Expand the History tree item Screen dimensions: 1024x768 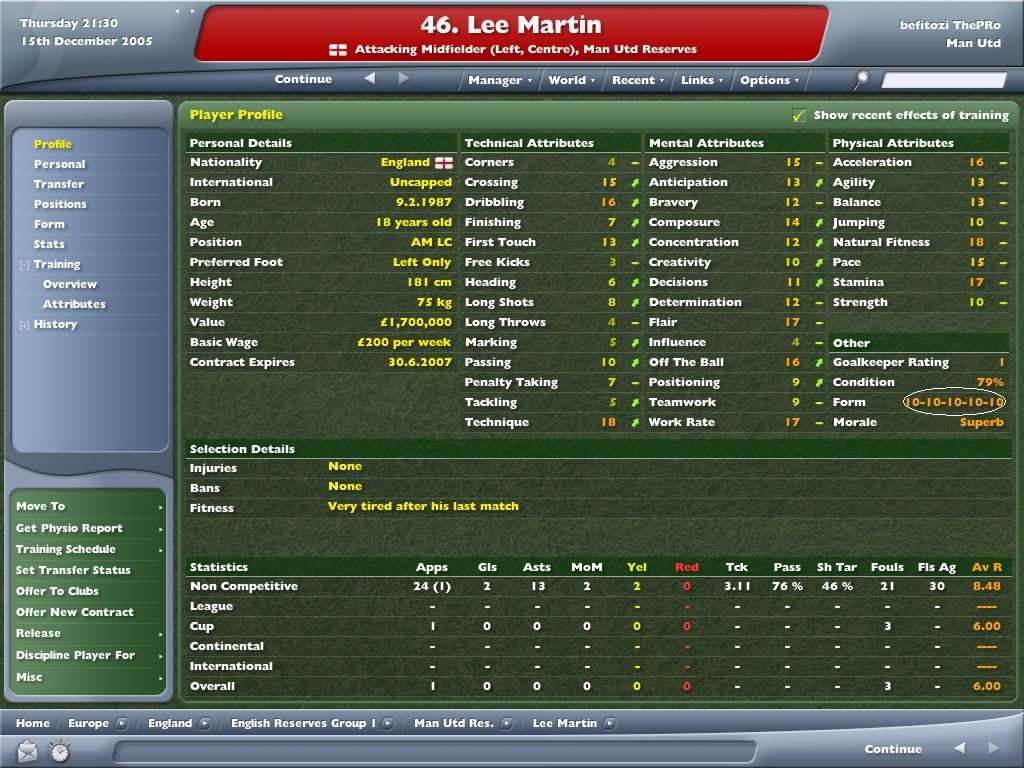(25, 325)
